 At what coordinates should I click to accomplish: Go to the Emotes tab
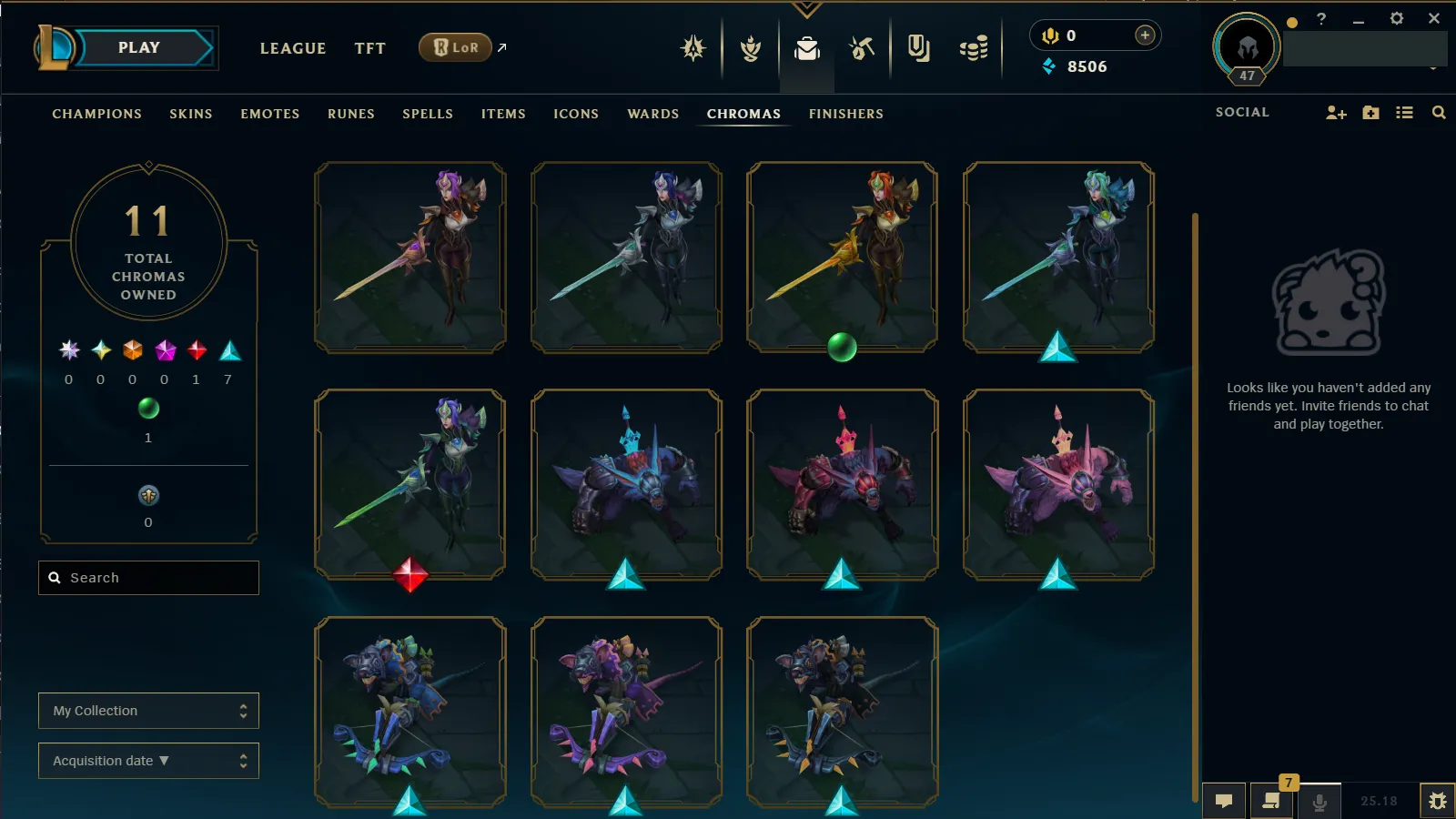269,114
